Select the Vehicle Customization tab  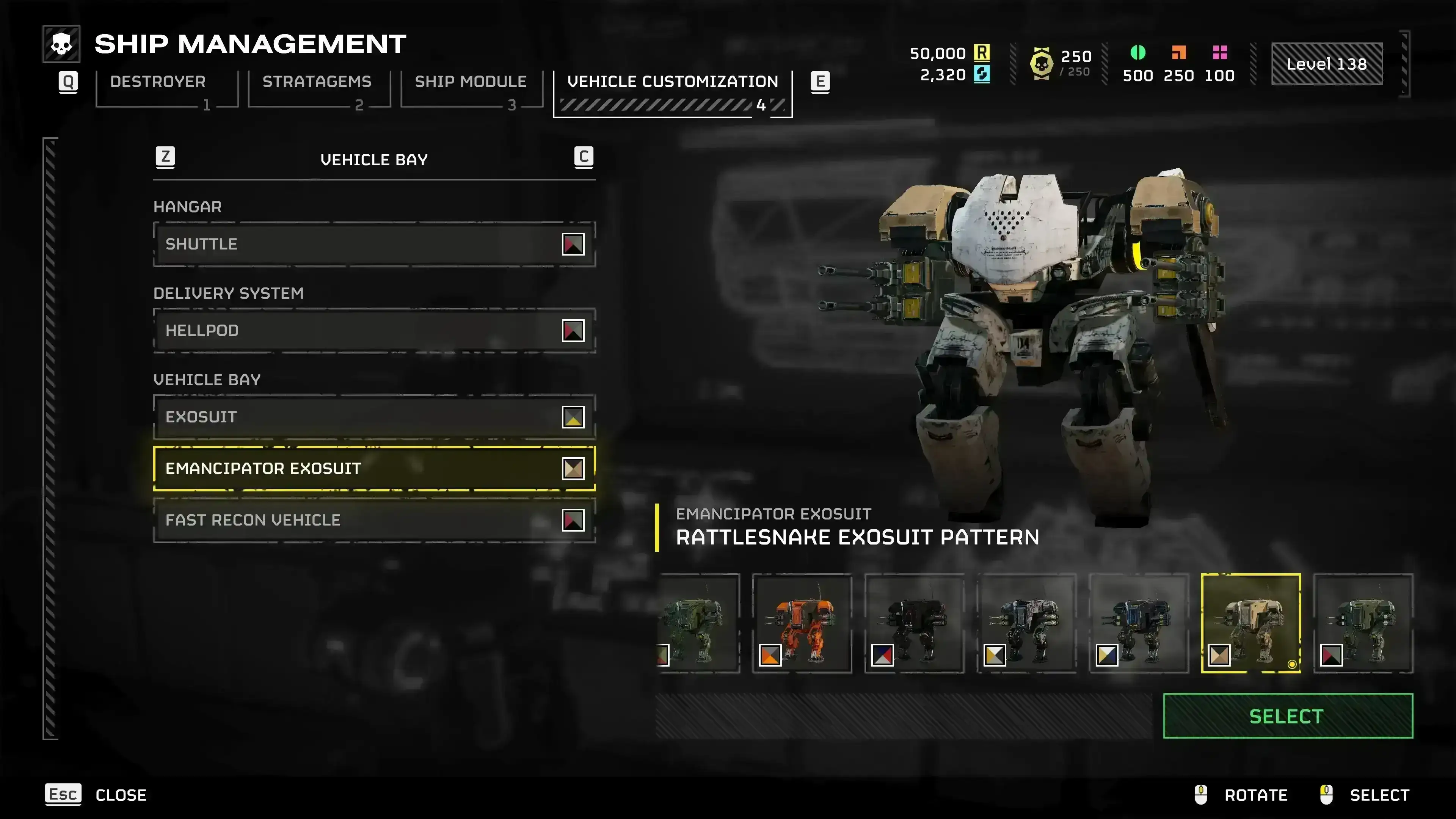672,83
